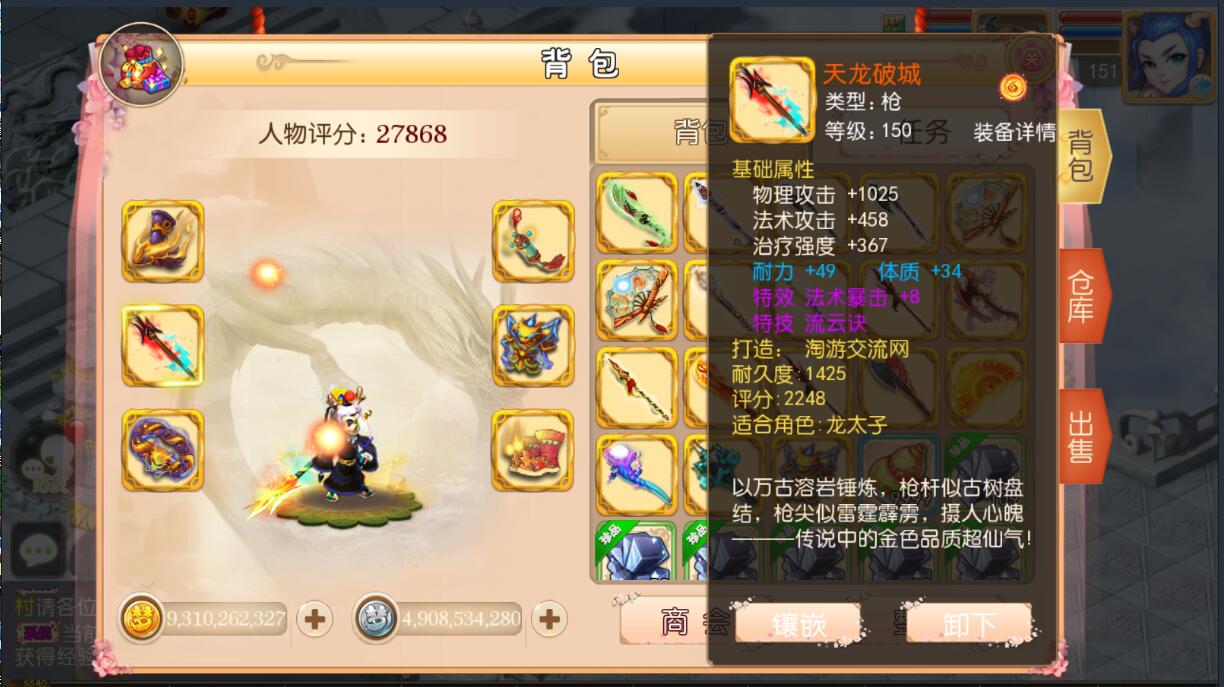Click the gift bag icon
1224x687 pixels.
(x=141, y=62)
